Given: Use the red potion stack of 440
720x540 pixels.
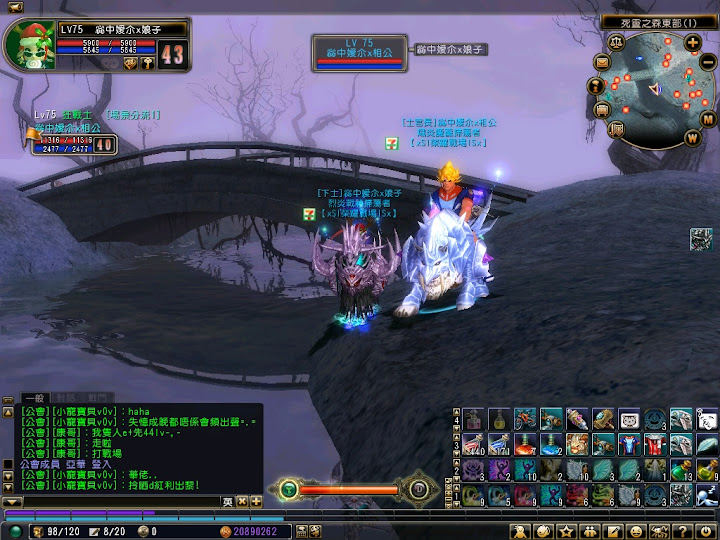Looking at the screenshot, I should pyautogui.click(x=473, y=442).
